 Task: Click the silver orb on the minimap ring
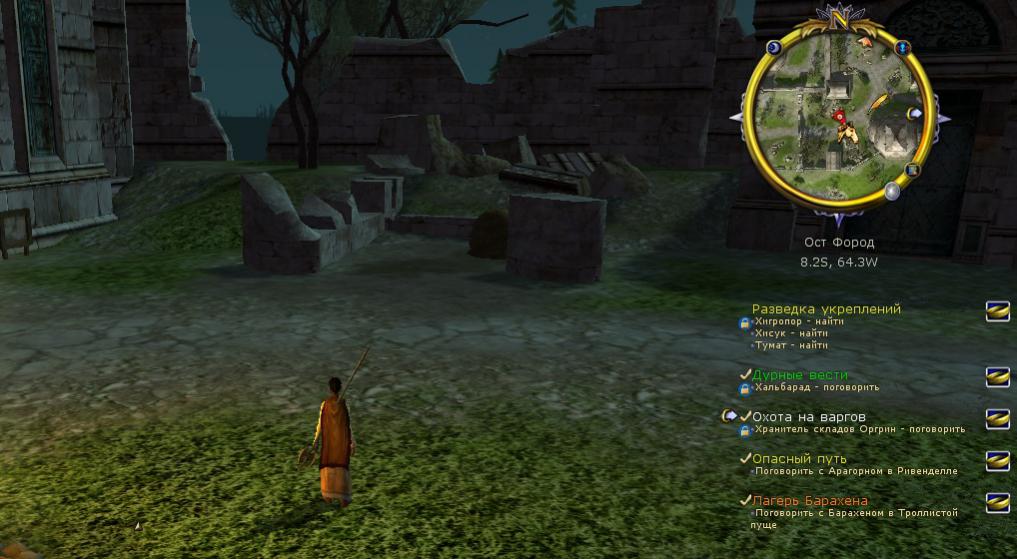click(892, 191)
